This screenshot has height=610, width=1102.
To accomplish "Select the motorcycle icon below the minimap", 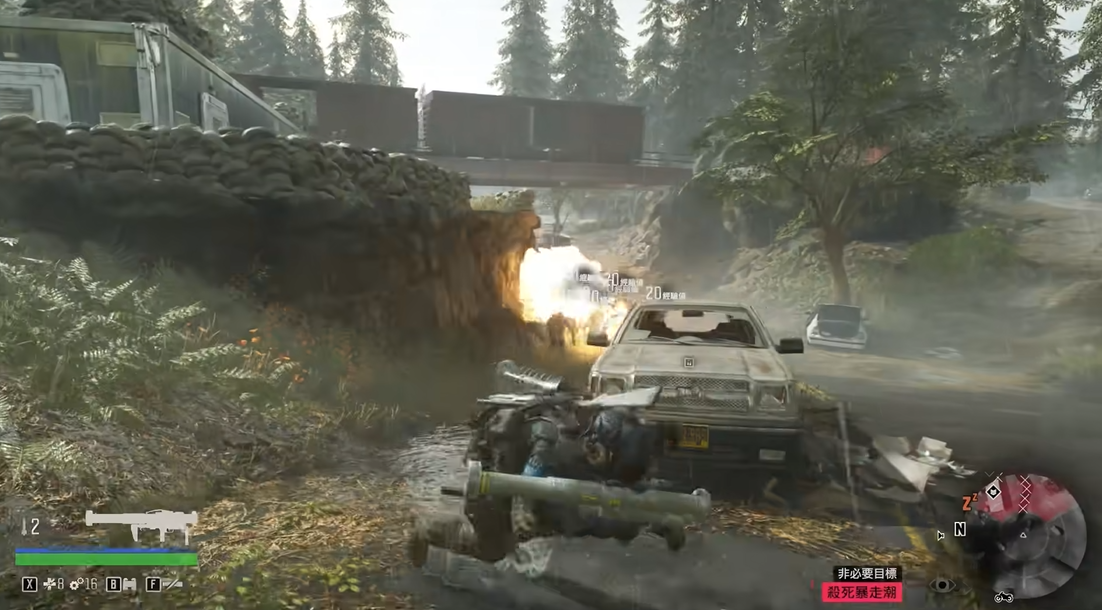I will coord(1003,597).
